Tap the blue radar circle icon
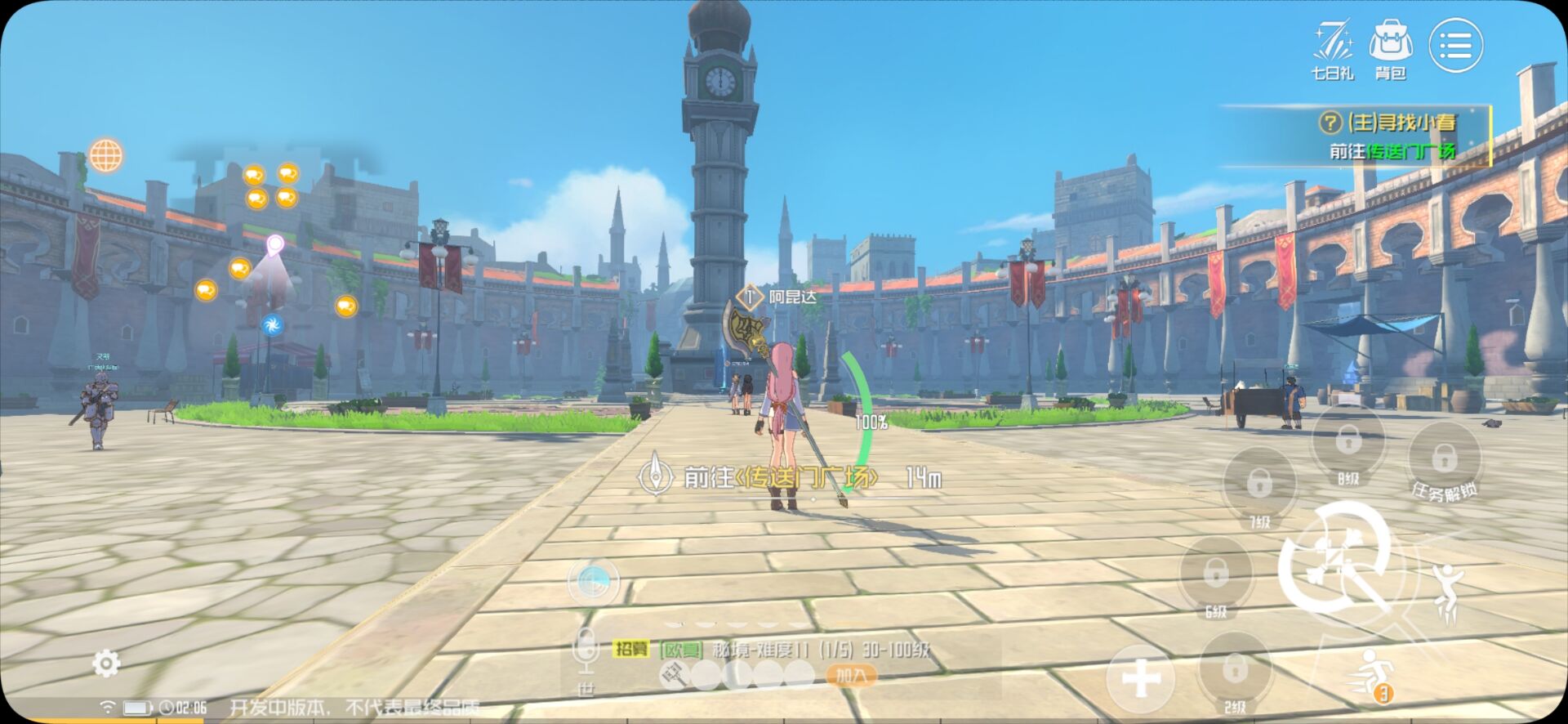This screenshot has height=724, width=1568. pos(593,582)
